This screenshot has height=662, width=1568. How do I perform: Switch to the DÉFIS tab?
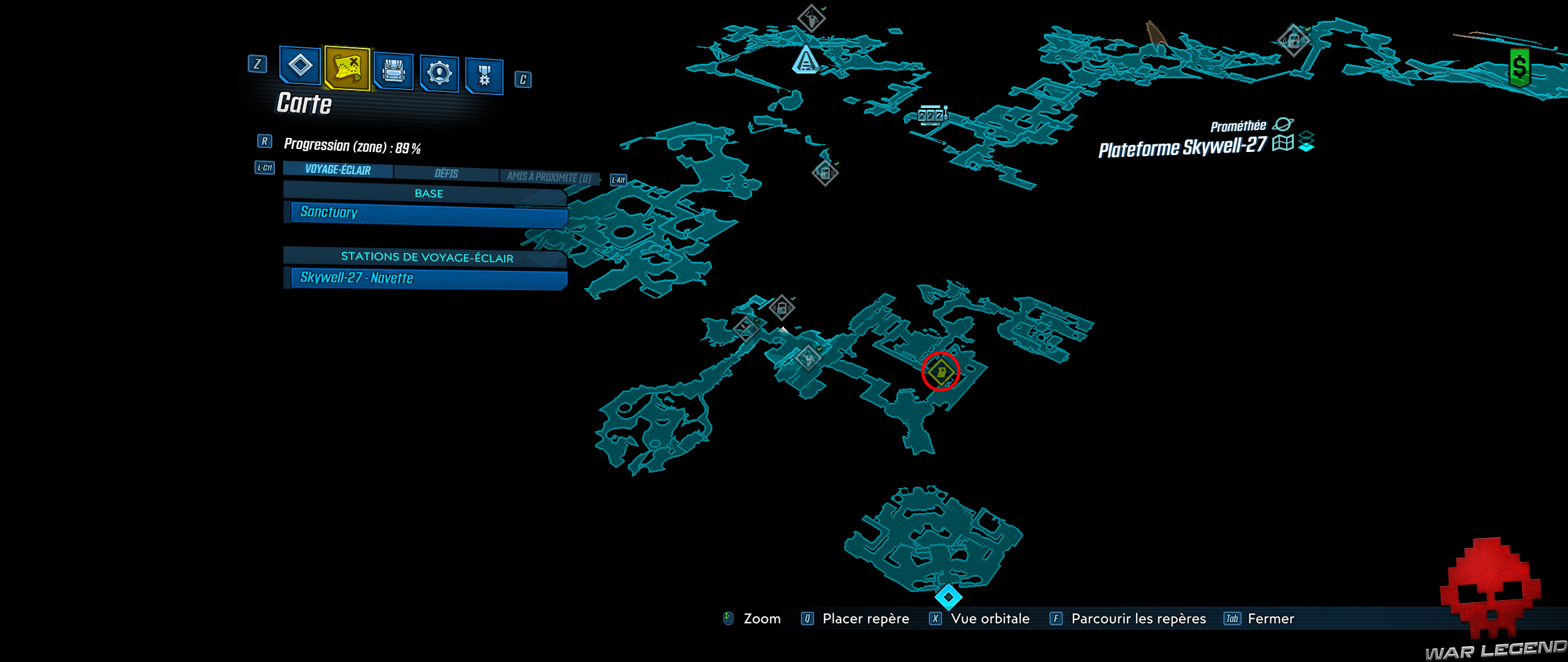(445, 173)
